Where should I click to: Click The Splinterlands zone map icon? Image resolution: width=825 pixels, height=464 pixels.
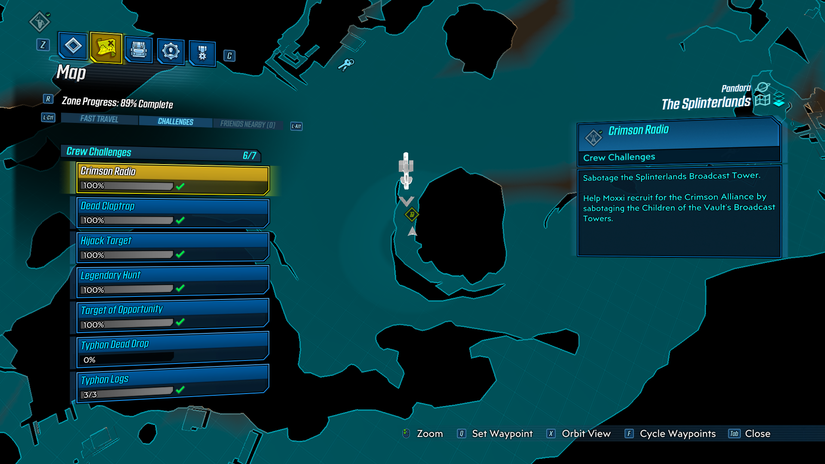[x=764, y=101]
